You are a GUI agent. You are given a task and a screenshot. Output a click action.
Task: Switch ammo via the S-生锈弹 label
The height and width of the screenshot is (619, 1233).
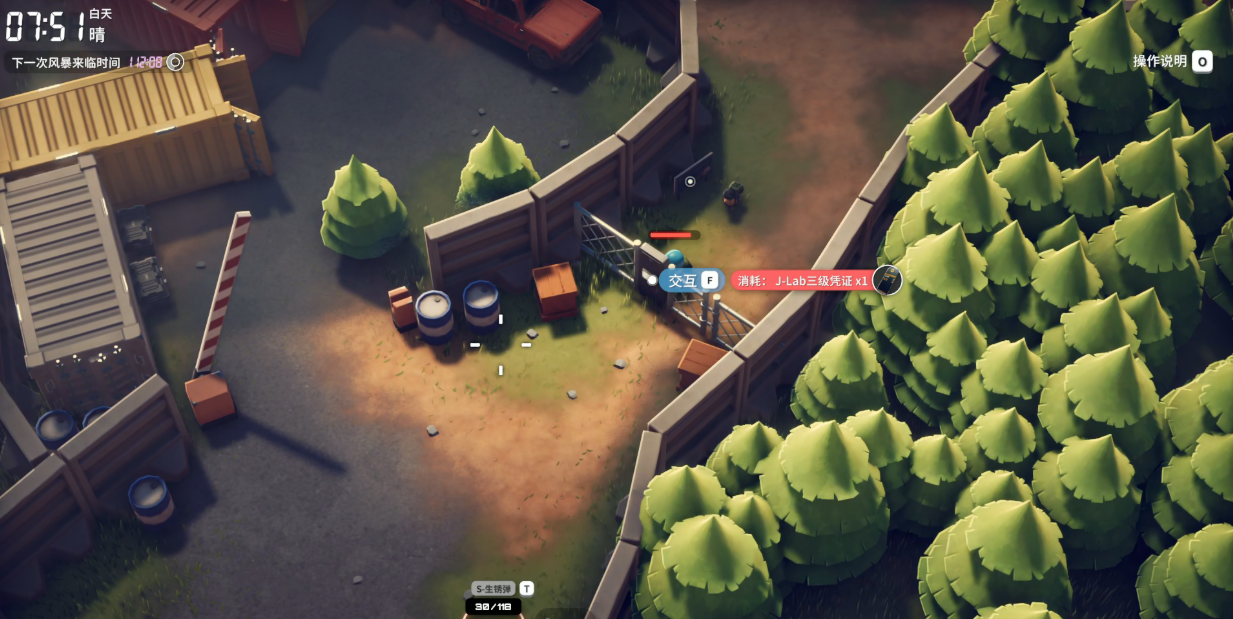pos(494,589)
